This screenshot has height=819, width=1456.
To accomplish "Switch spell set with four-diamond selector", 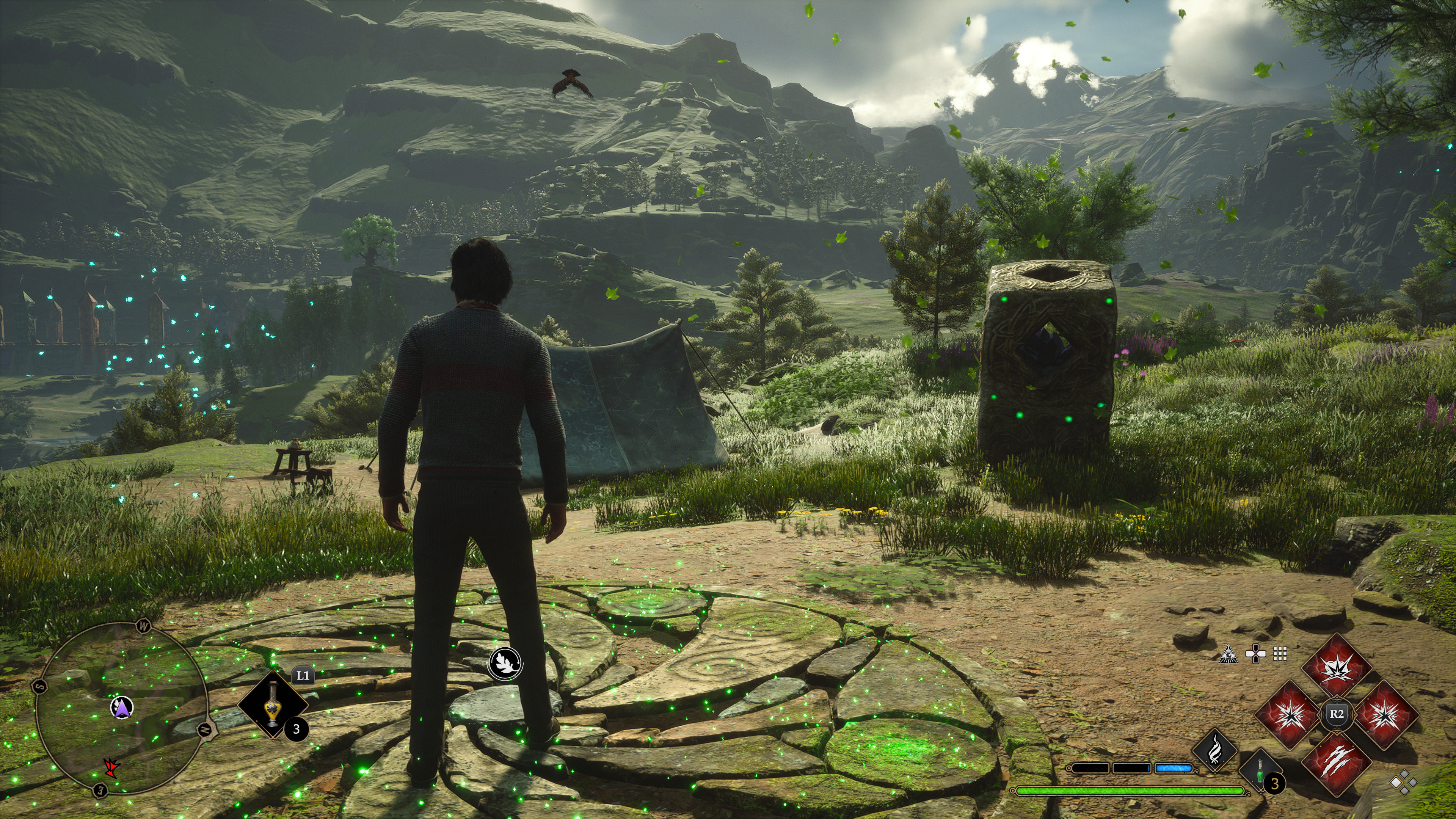I will (x=1404, y=784).
